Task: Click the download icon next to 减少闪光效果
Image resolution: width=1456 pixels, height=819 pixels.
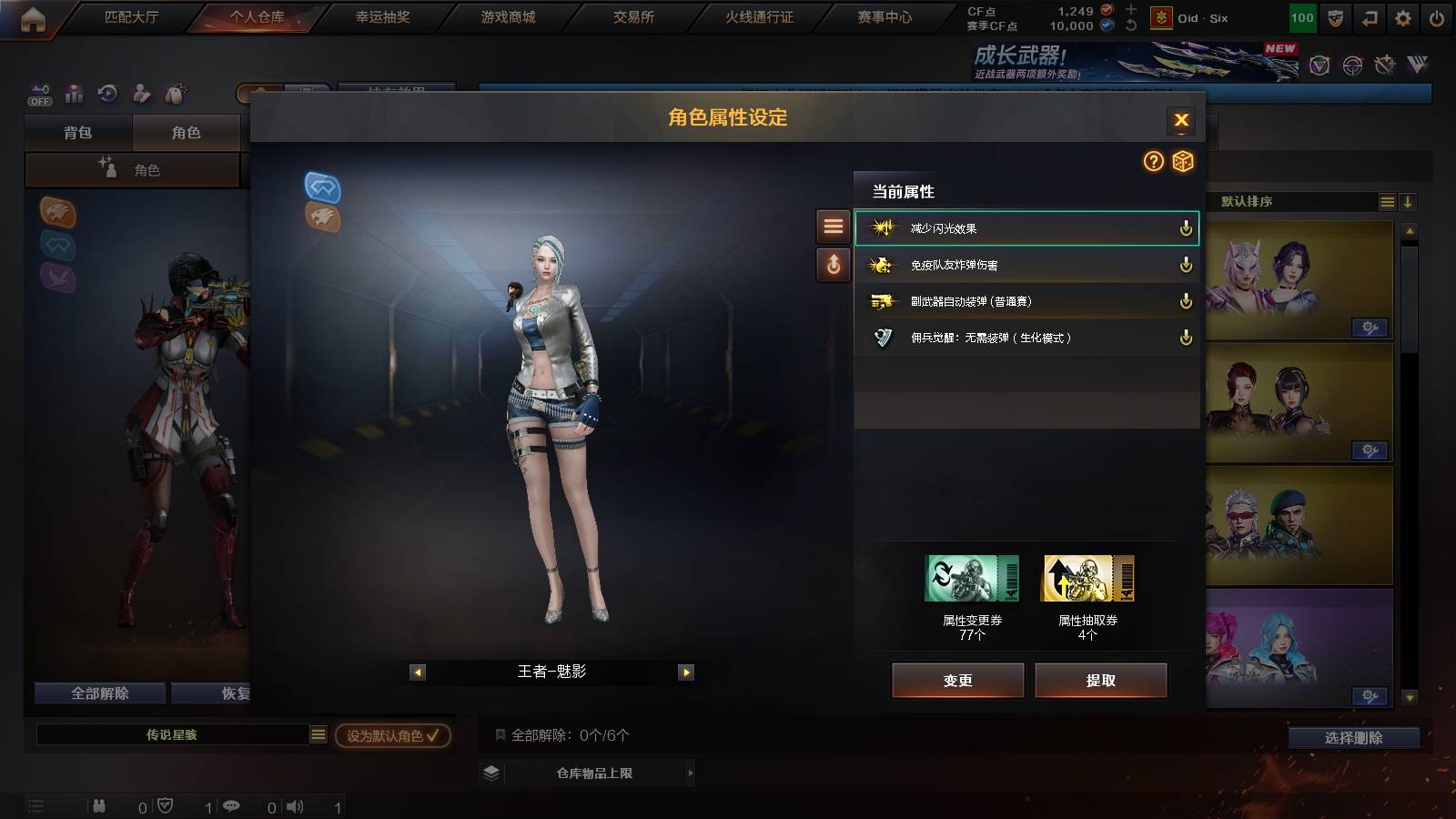Action: point(1186,230)
